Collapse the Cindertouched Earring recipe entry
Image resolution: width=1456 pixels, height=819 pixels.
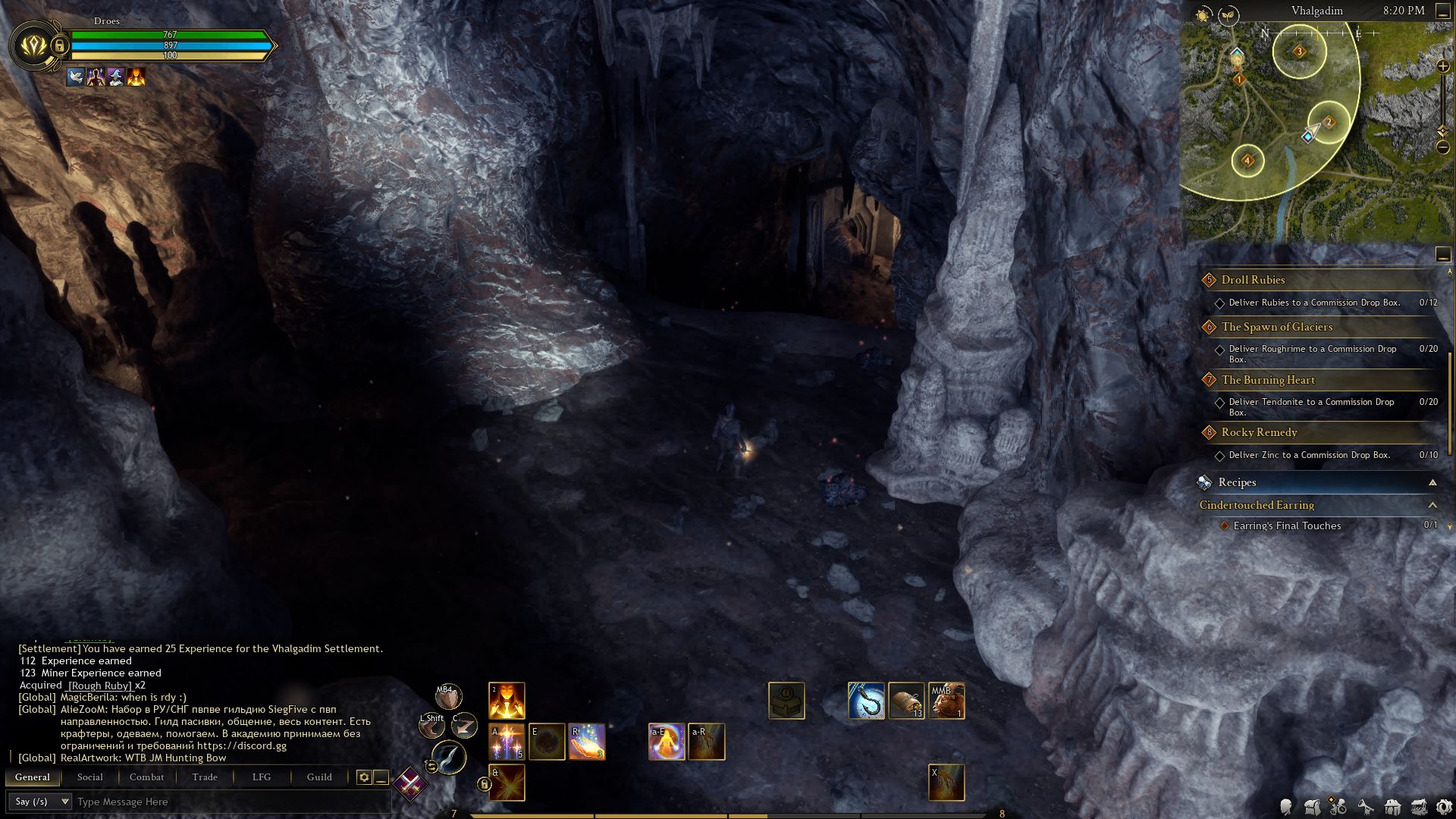click(x=1432, y=505)
